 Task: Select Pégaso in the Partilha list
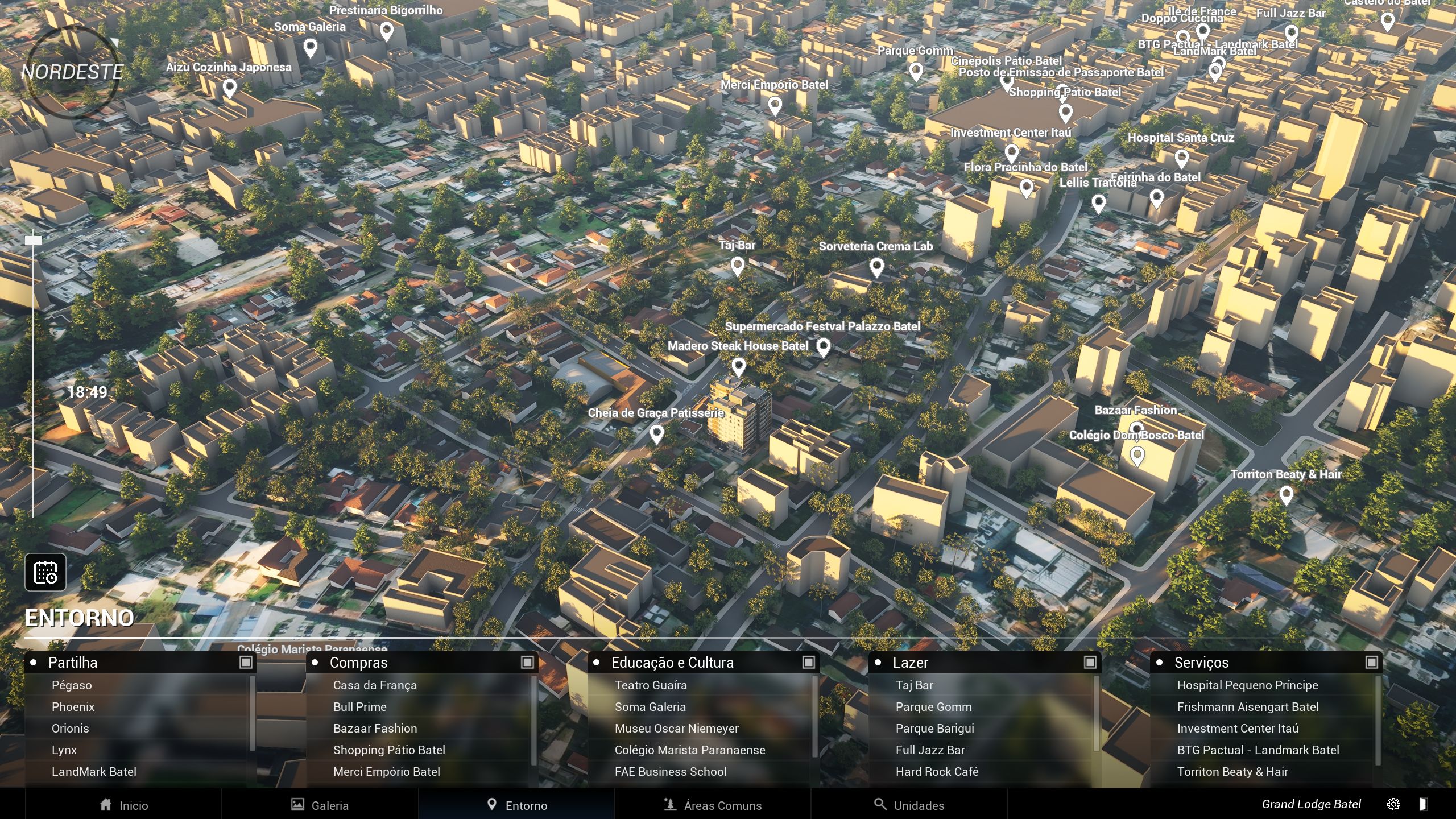[72, 685]
